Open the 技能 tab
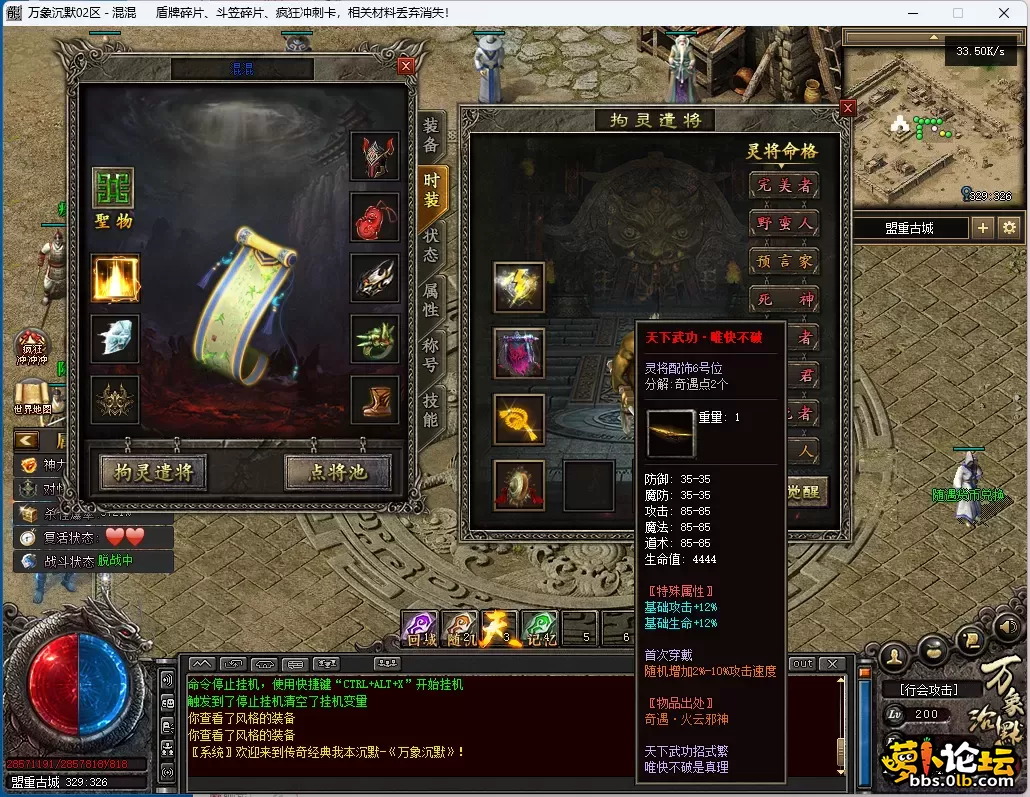Screen dimensions: 1030x797 pyautogui.click(x=431, y=409)
